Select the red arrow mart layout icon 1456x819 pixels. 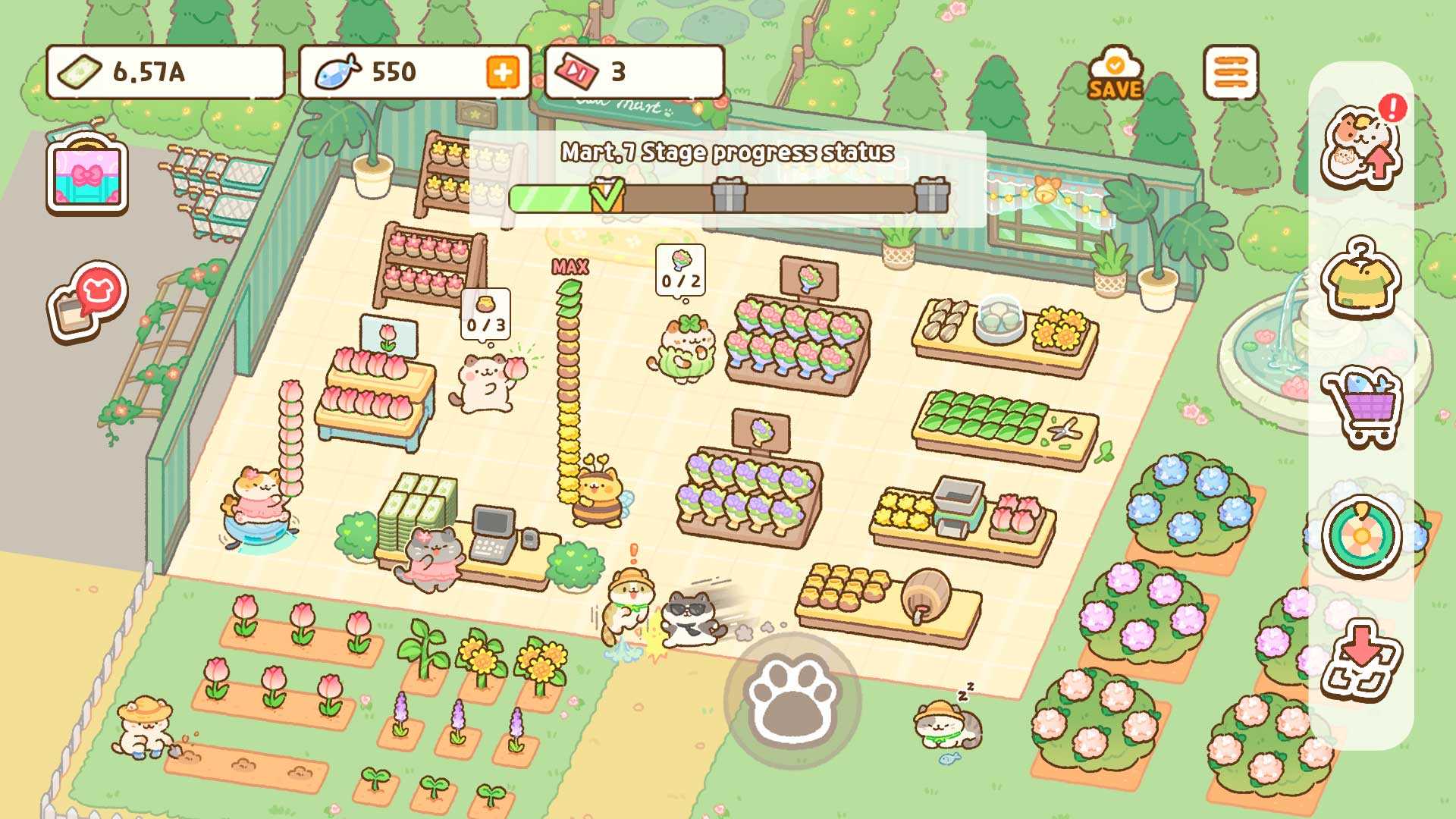click(1360, 658)
